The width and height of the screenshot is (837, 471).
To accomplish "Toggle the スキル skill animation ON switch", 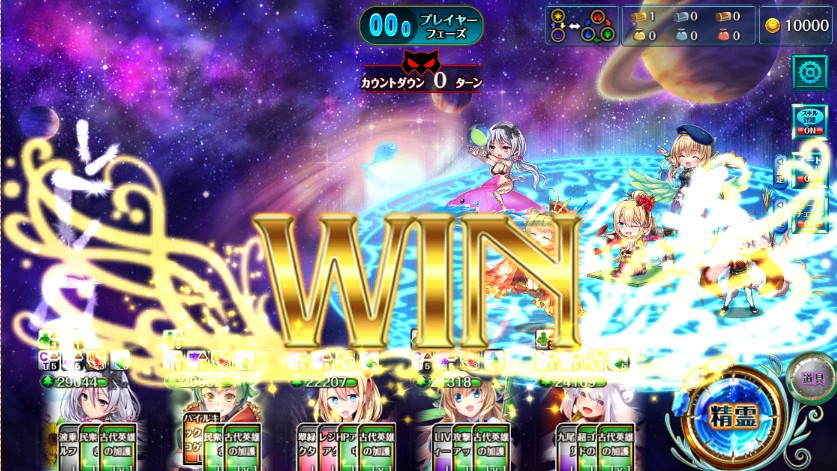I will [807, 124].
